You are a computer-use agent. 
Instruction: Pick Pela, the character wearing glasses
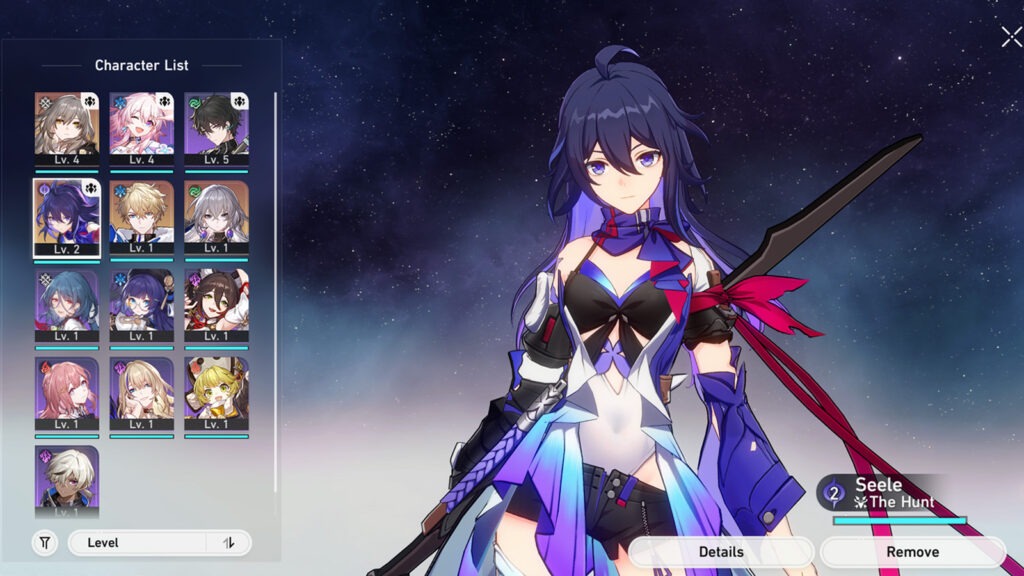coord(141,305)
